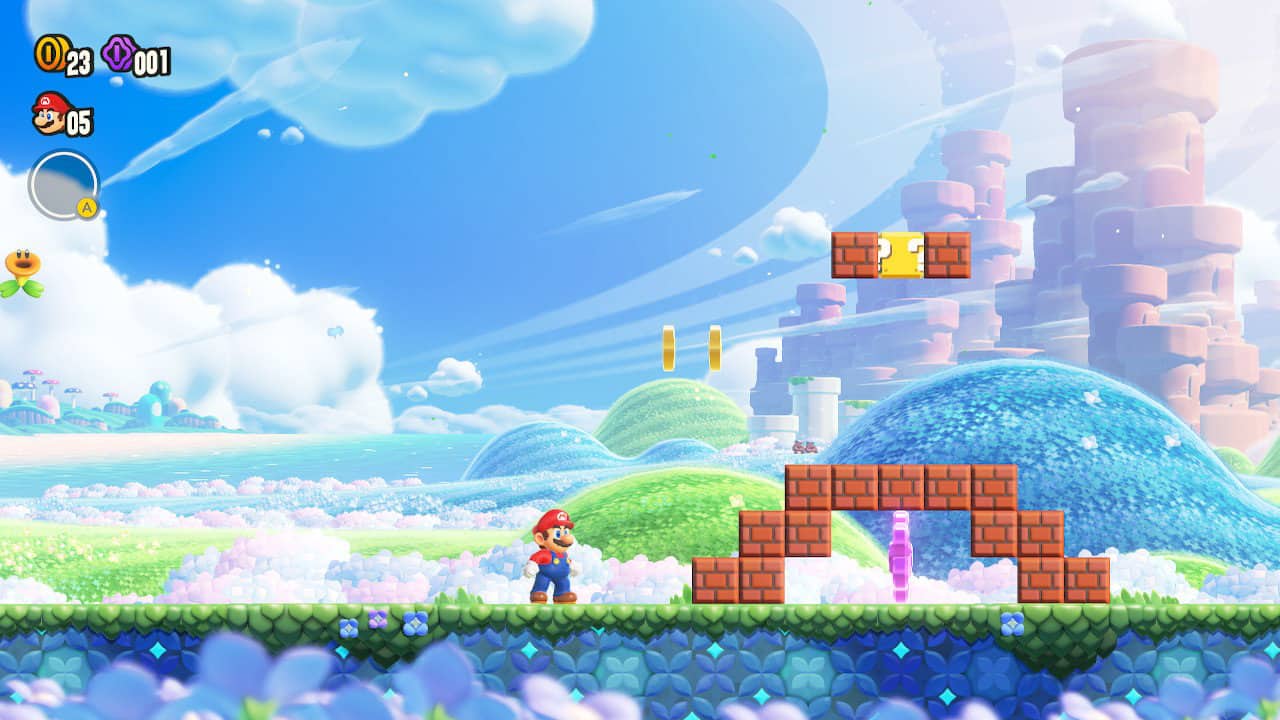Click the lives counter showing 05
The image size is (1280, 720).
click(80, 120)
